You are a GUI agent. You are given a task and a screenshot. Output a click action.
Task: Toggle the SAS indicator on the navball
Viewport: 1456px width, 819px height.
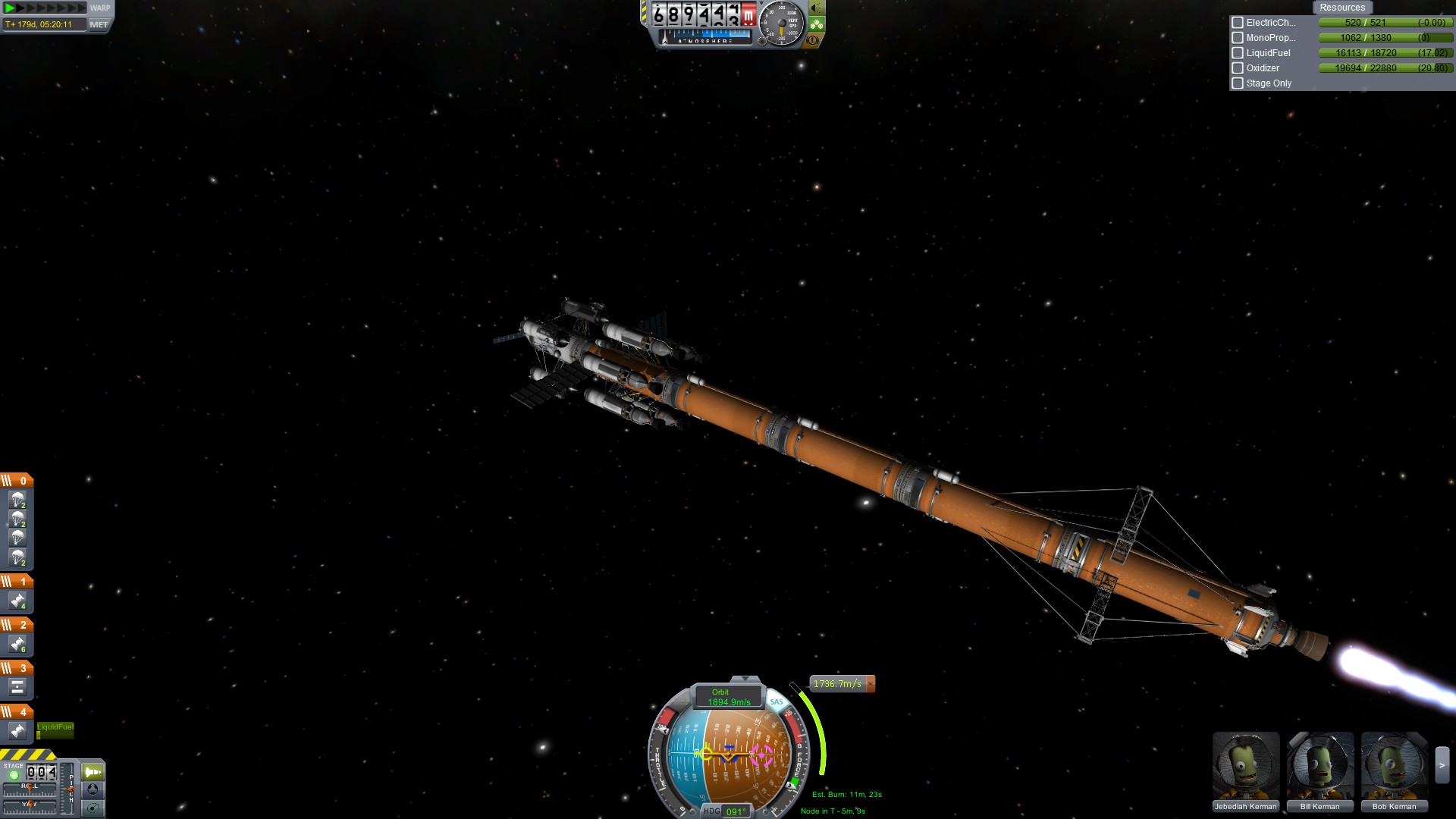point(776,702)
